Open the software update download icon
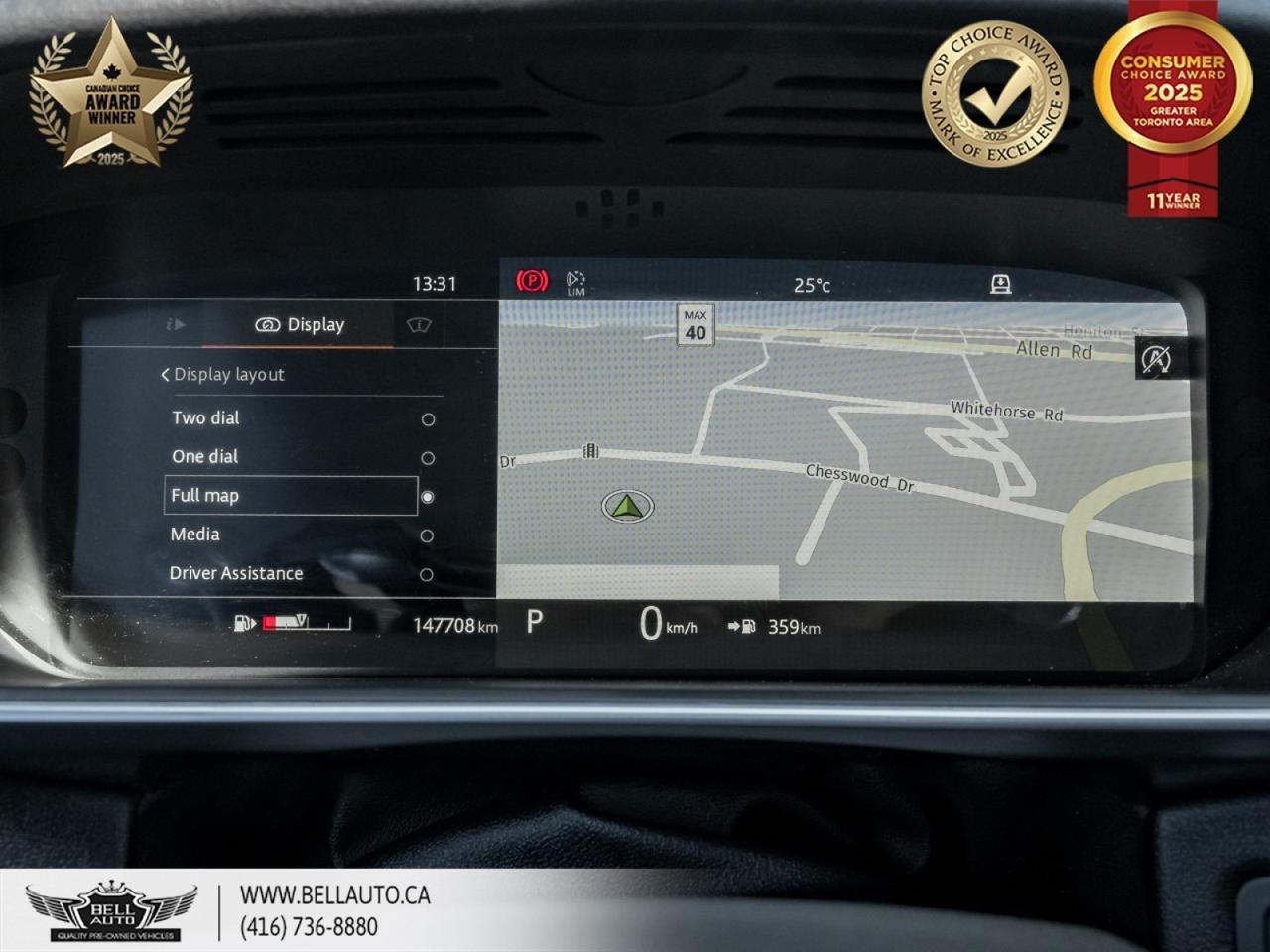The image size is (1270, 952). click(x=1001, y=283)
